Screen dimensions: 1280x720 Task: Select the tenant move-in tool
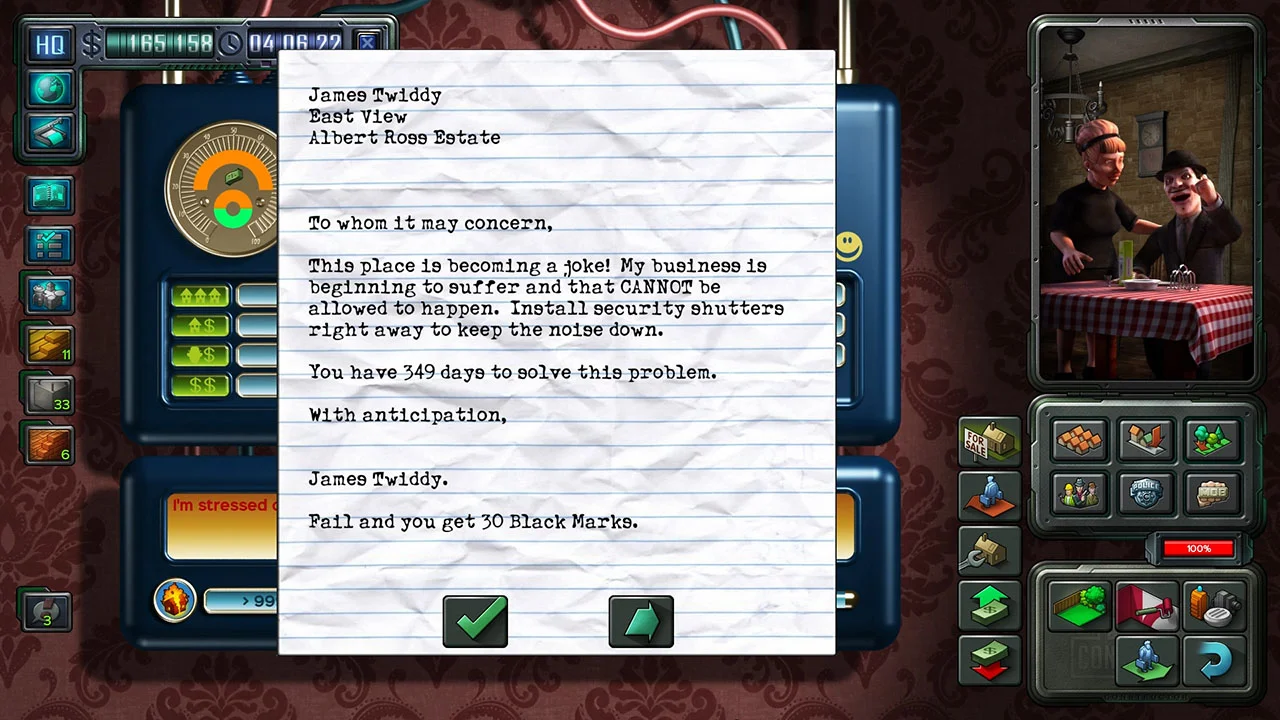(x=1145, y=658)
